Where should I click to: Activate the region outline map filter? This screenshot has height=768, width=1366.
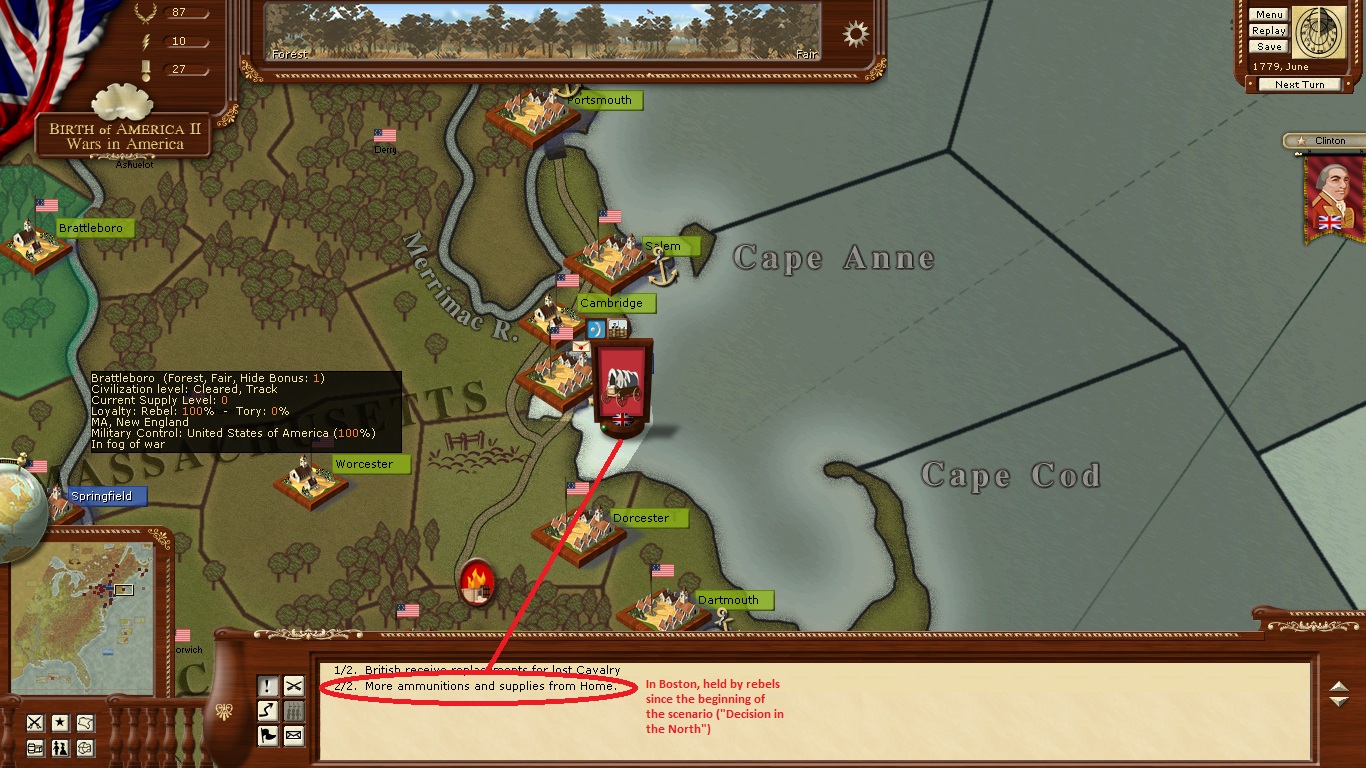pyautogui.click(x=86, y=723)
